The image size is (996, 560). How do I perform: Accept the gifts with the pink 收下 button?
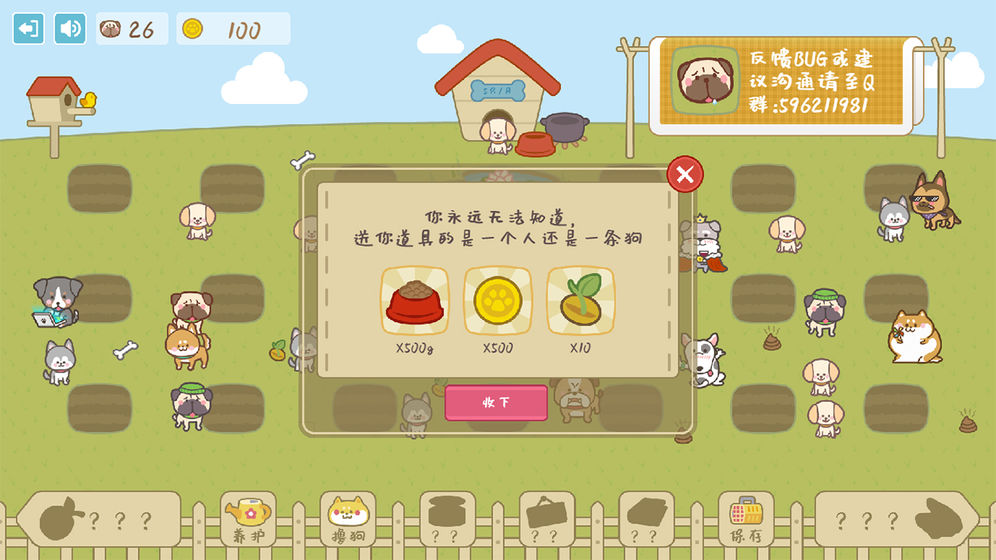point(496,402)
